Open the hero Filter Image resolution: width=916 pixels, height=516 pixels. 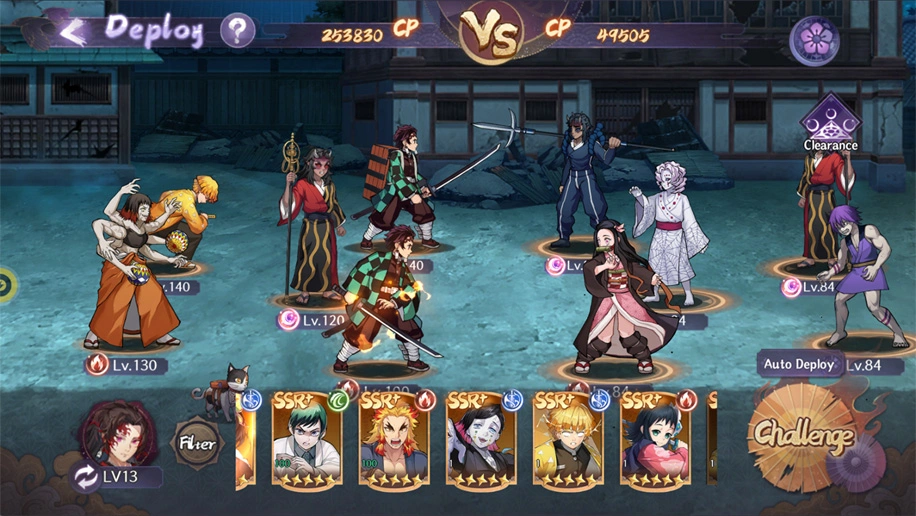196,440
